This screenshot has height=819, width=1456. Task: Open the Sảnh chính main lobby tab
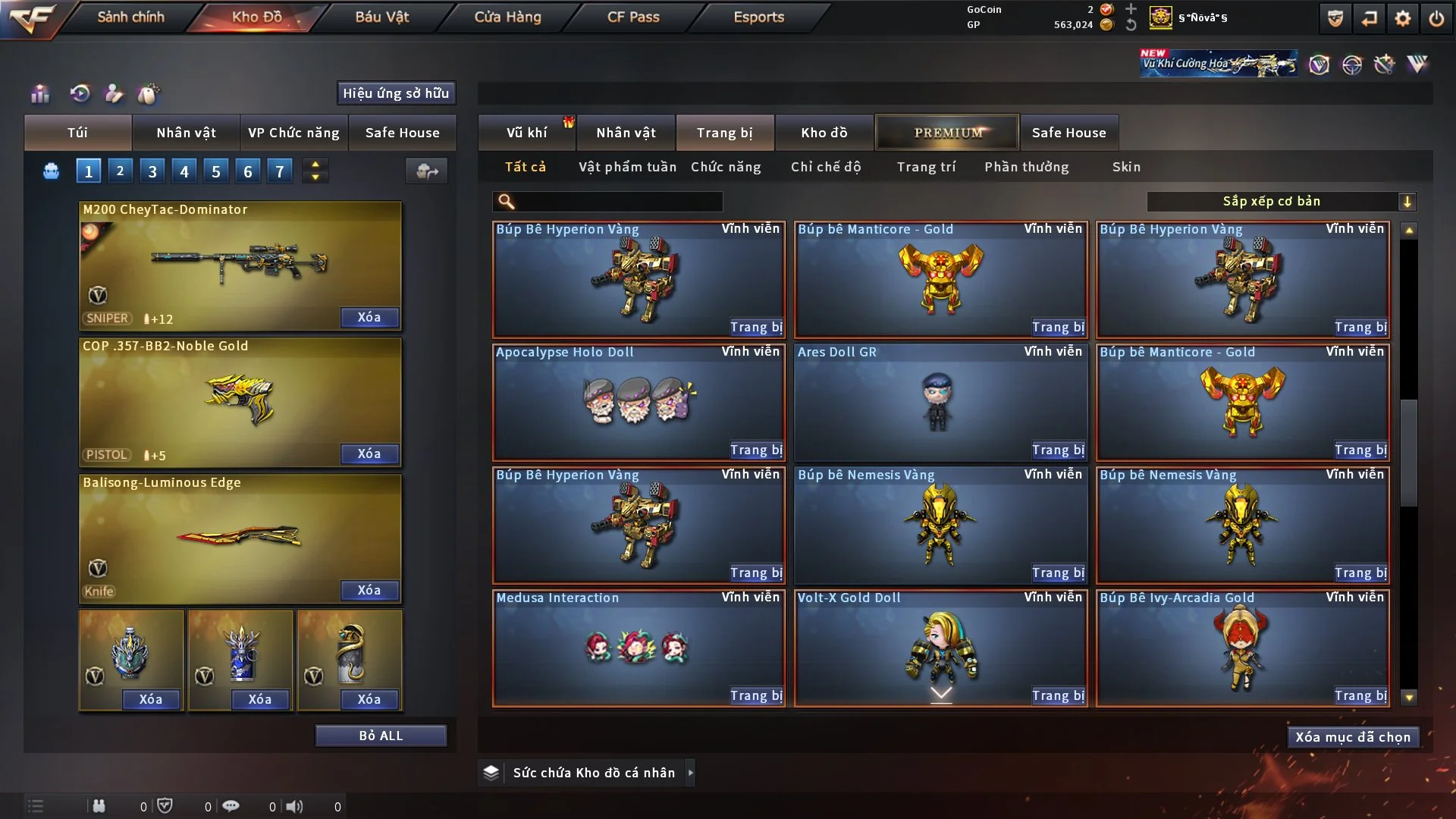130,17
